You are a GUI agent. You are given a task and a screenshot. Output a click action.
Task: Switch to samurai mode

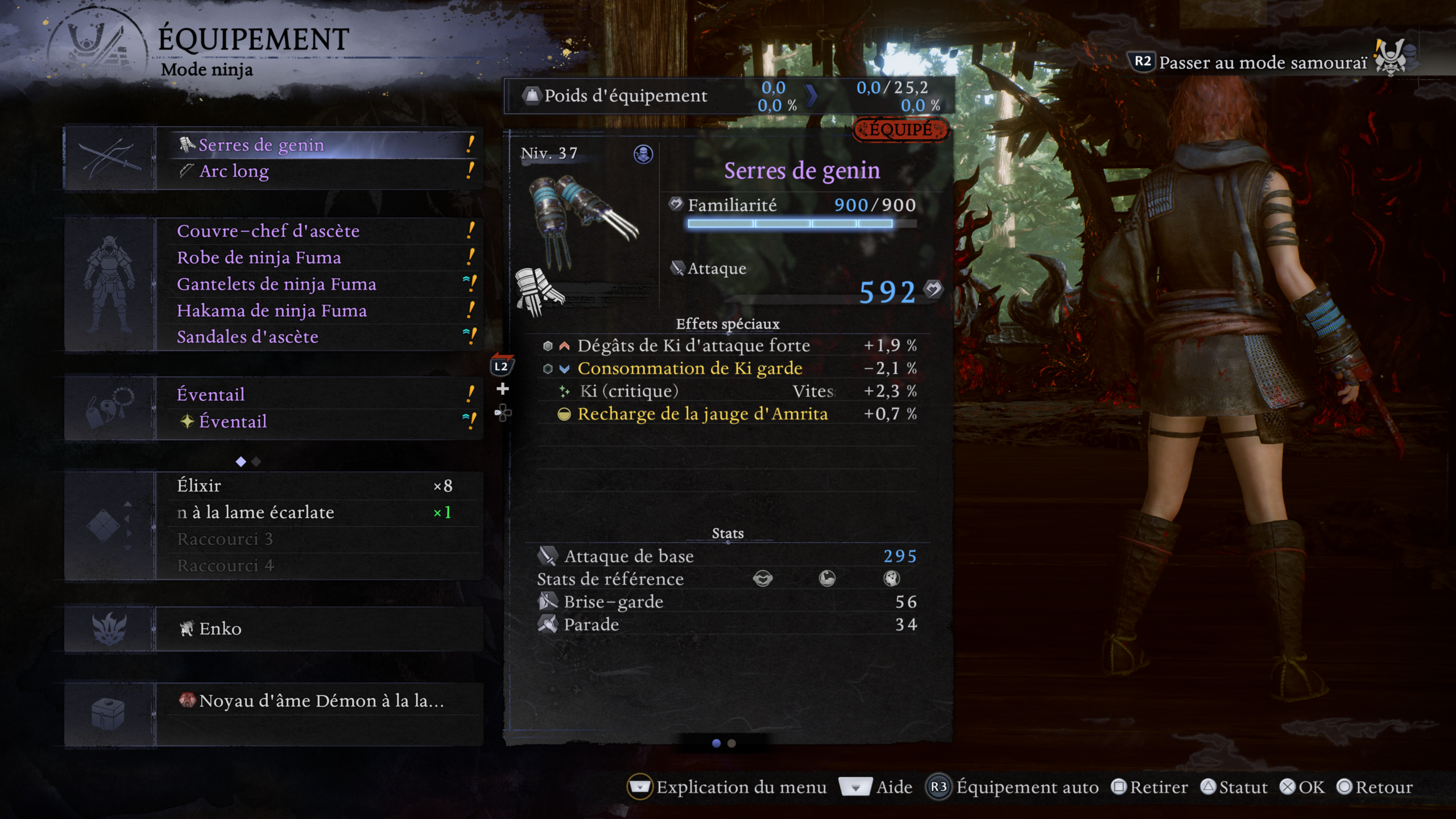(x=1261, y=63)
